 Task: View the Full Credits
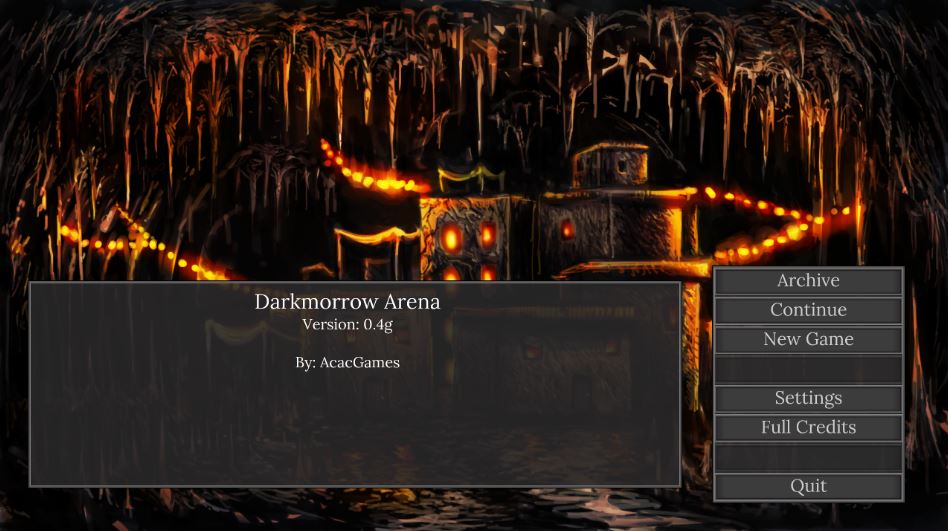click(x=808, y=427)
